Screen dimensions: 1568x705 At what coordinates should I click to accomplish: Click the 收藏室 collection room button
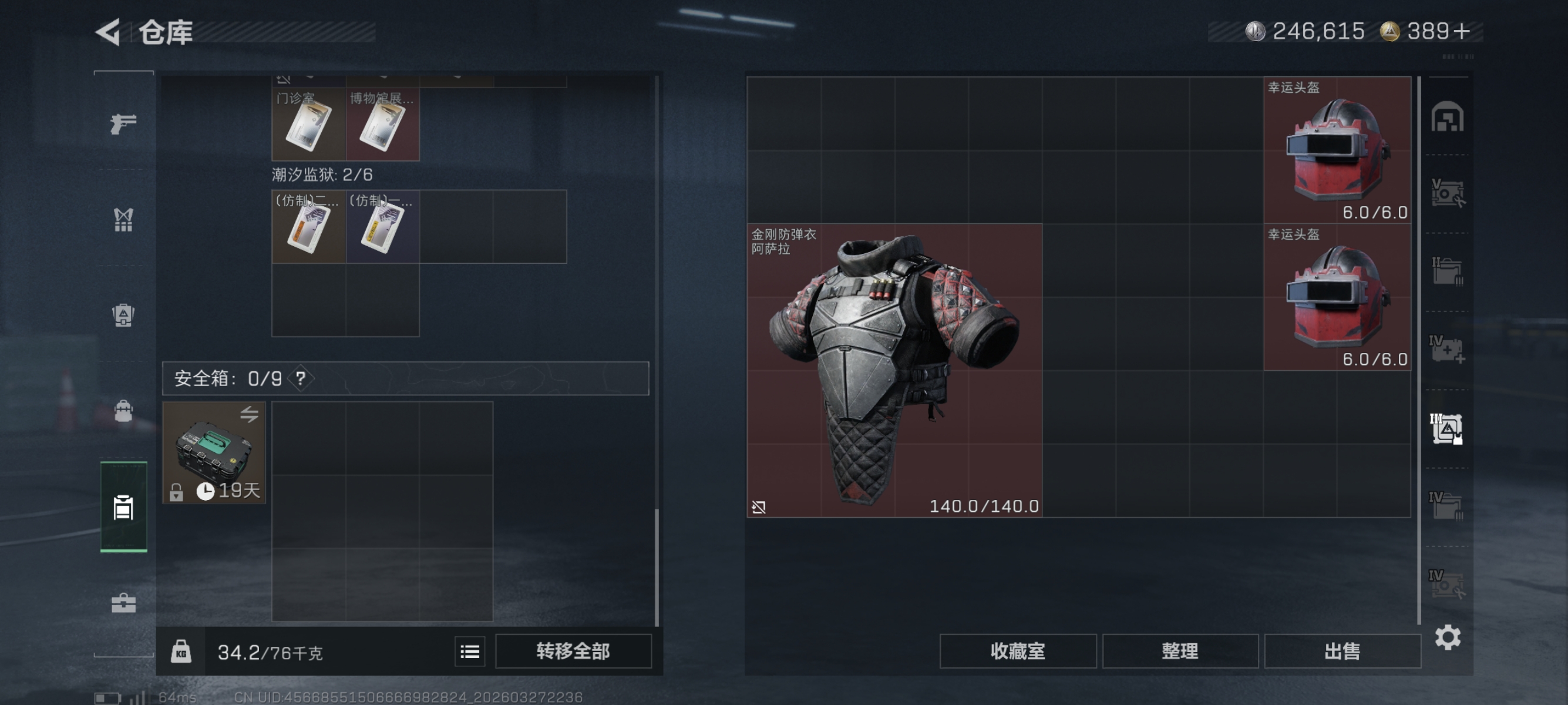pos(1017,651)
